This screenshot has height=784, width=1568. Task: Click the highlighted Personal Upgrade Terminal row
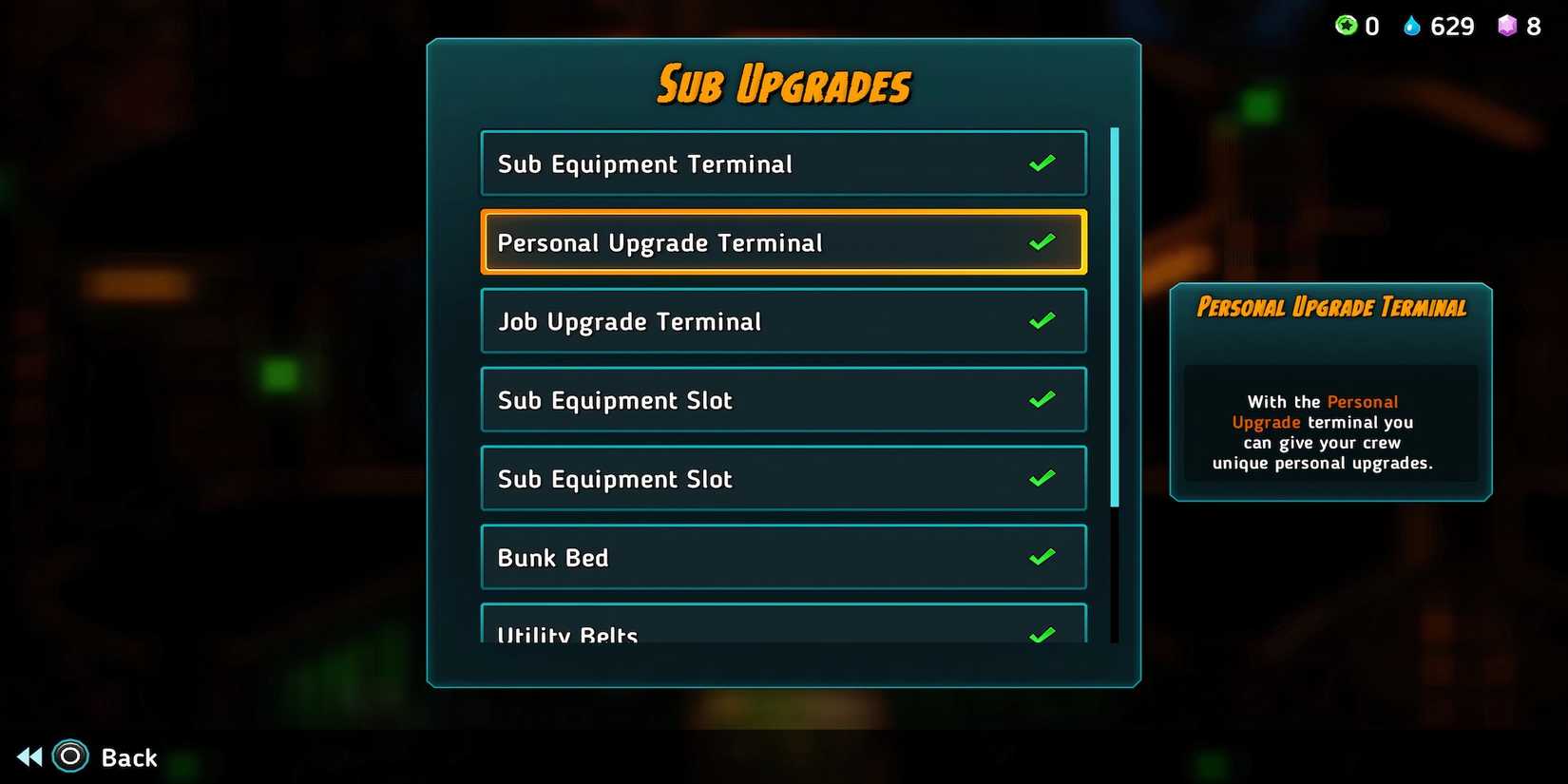point(783,240)
